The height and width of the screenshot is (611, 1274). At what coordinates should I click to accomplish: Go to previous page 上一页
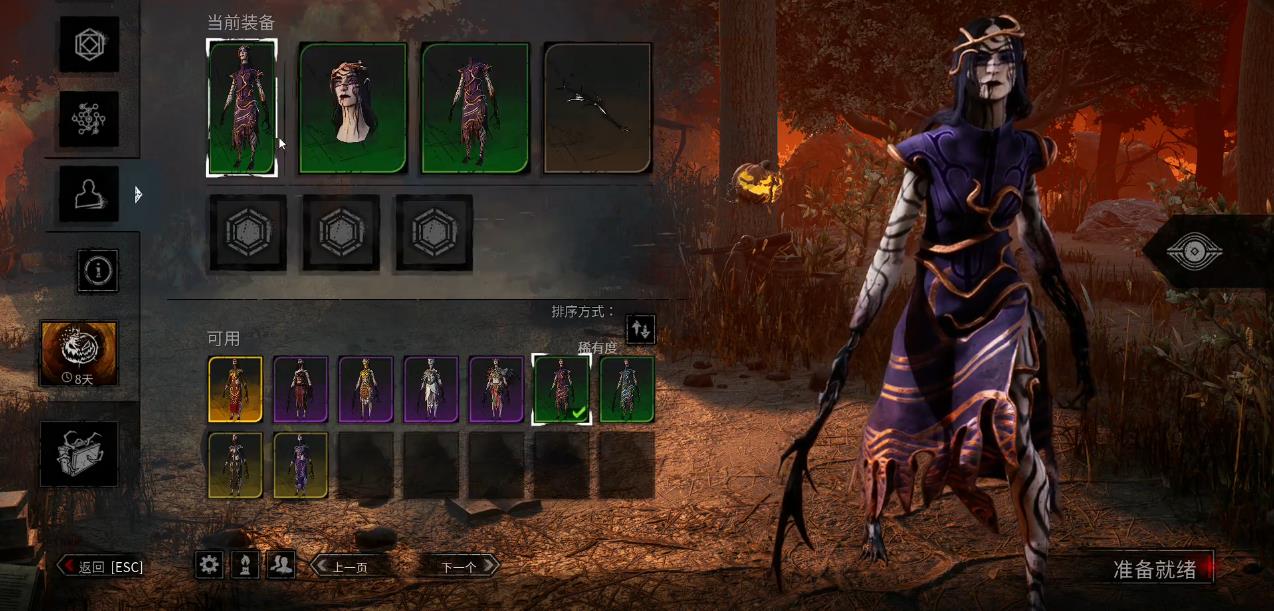[348, 567]
